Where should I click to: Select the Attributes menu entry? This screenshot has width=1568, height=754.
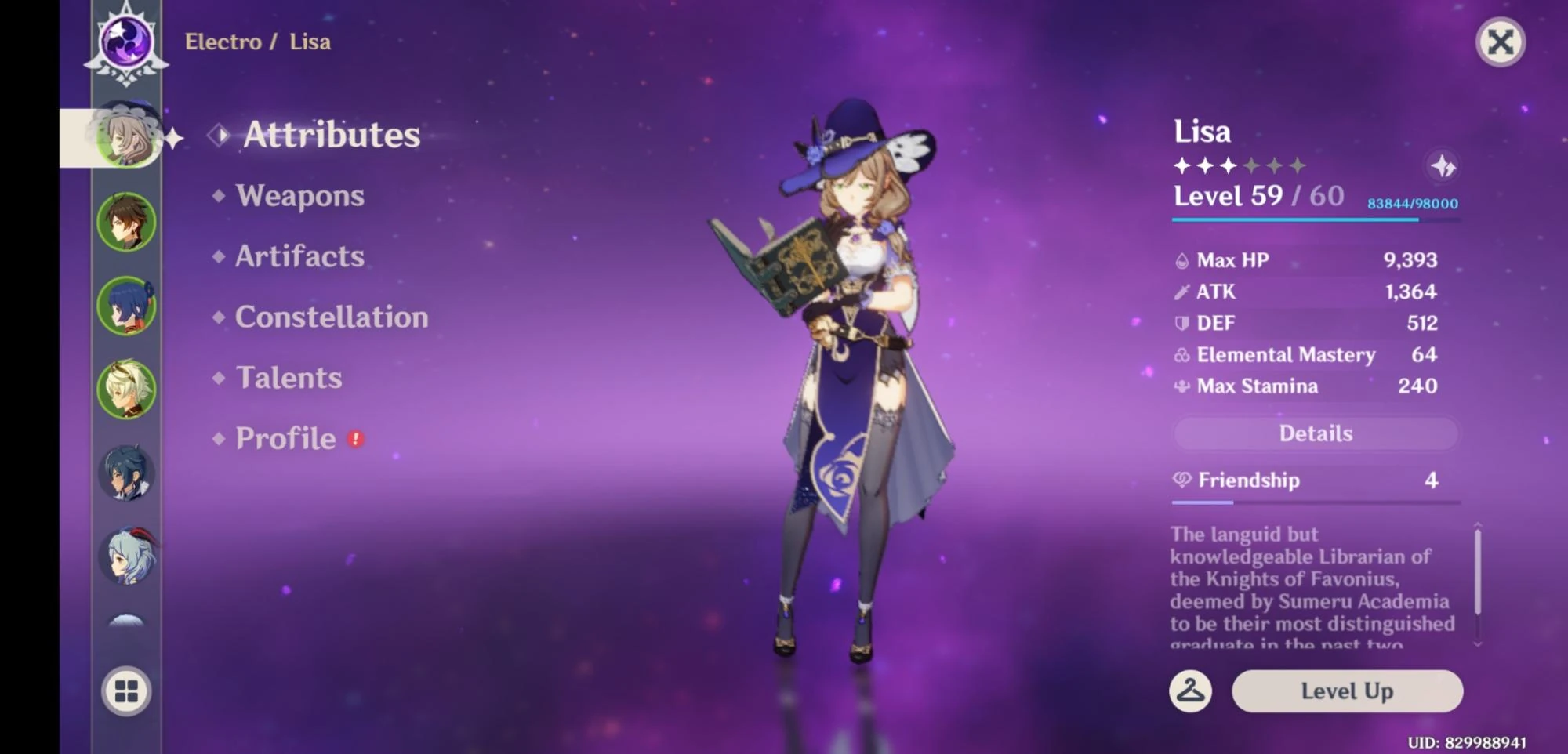[330, 133]
